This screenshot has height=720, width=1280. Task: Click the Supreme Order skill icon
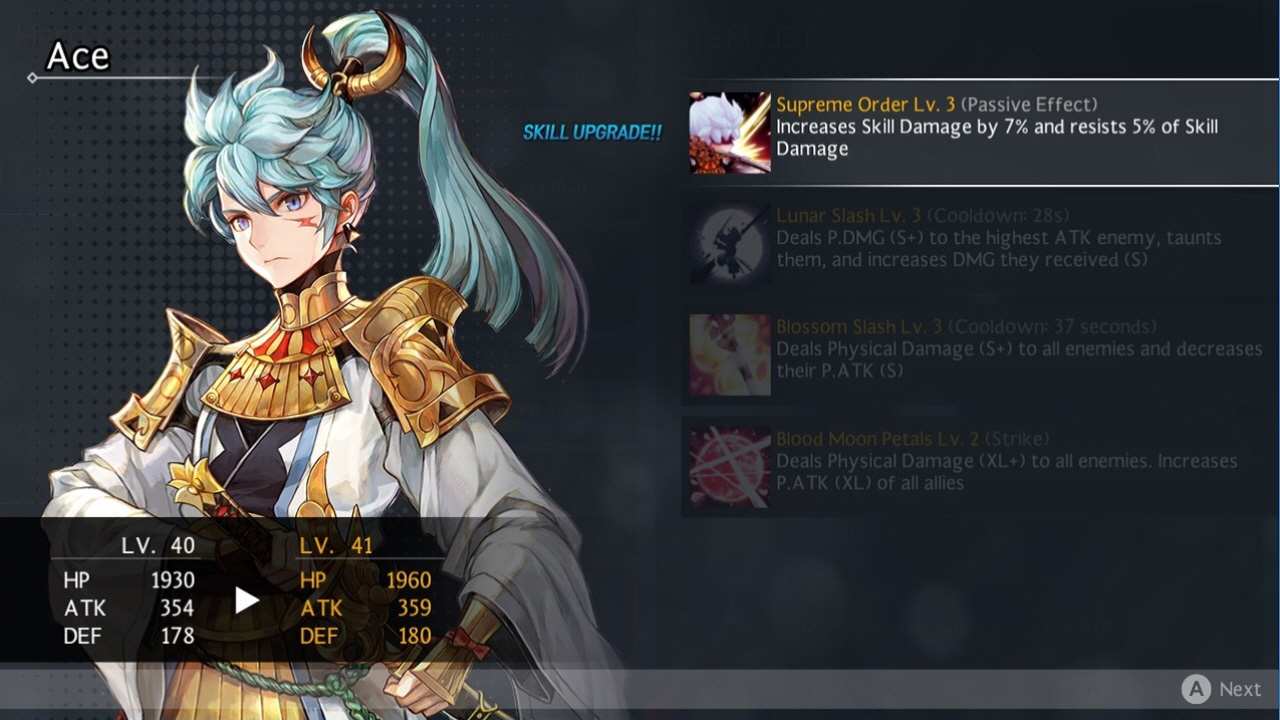728,132
